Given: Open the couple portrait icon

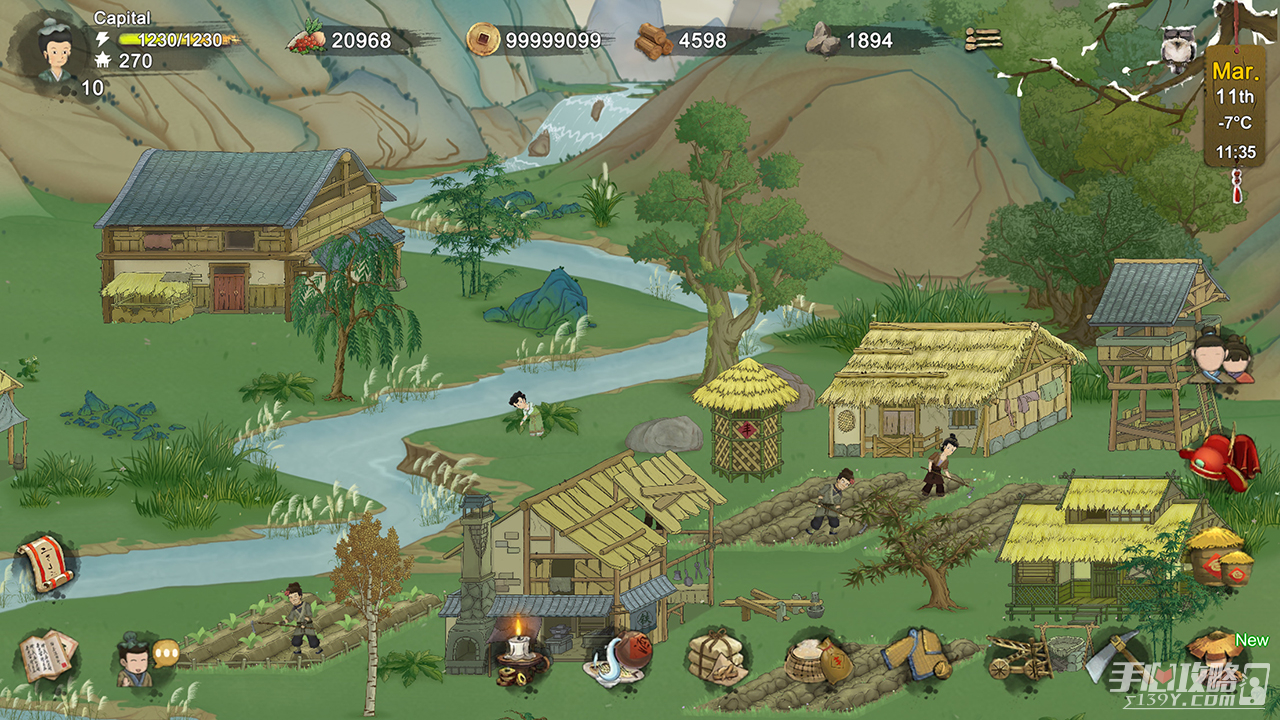Looking at the screenshot, I should (x=1222, y=358).
